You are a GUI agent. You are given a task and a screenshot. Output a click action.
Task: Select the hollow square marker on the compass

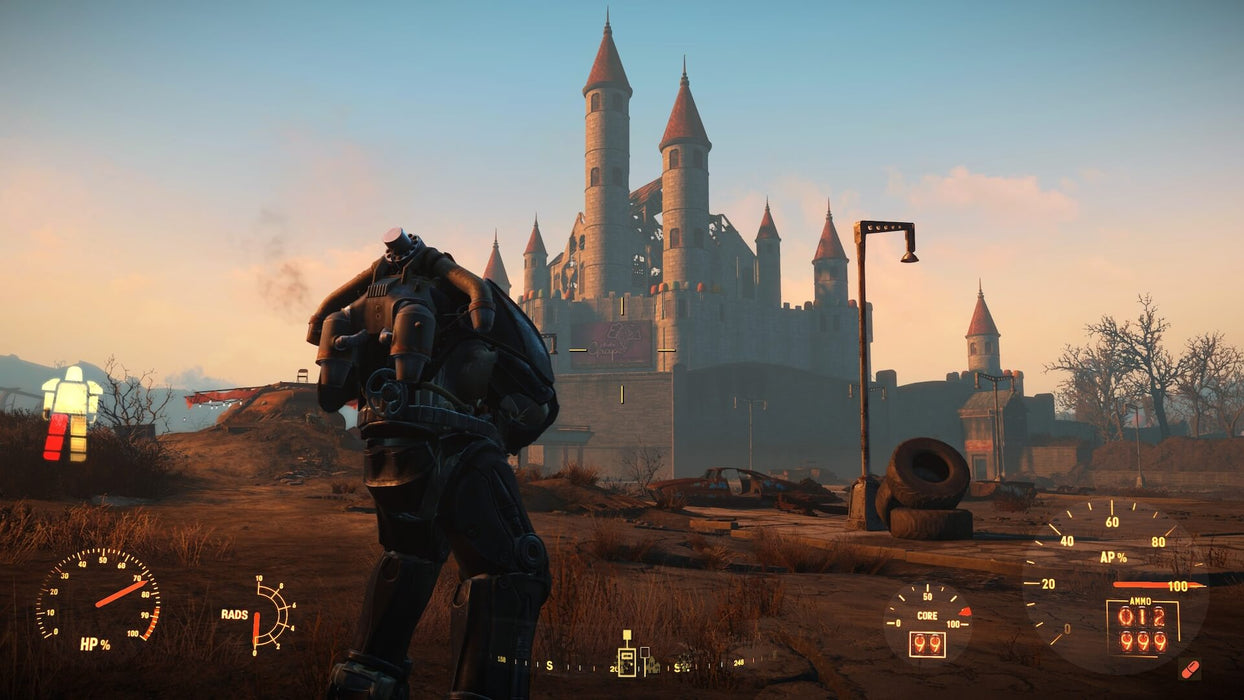click(x=645, y=652)
